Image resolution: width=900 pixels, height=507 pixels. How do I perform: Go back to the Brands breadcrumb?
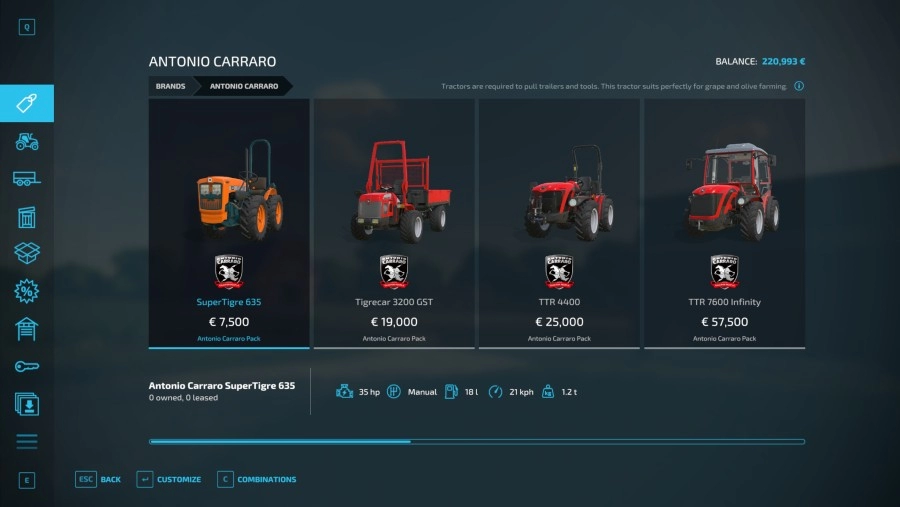tap(171, 86)
